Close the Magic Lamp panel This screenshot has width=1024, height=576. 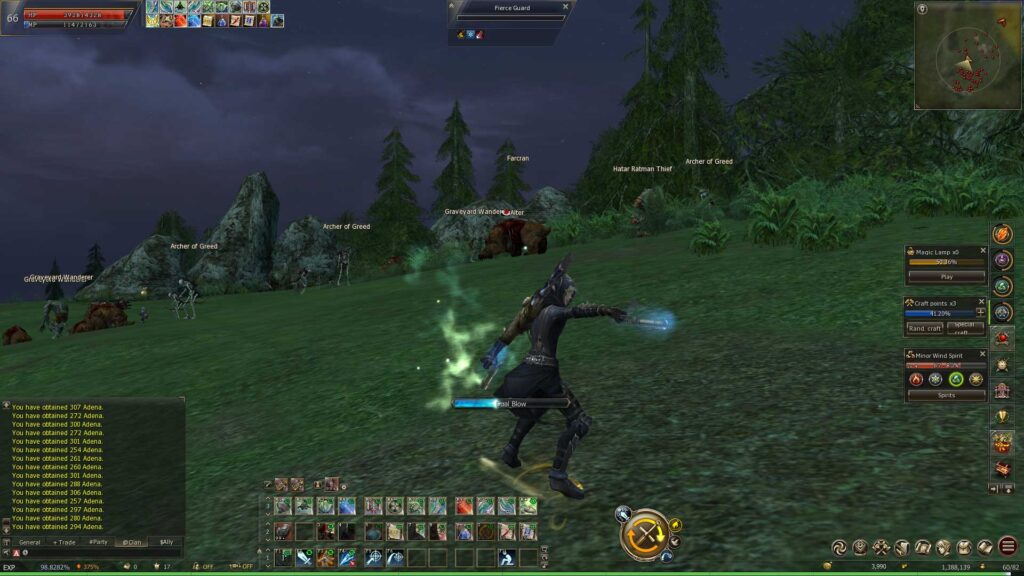tap(982, 252)
